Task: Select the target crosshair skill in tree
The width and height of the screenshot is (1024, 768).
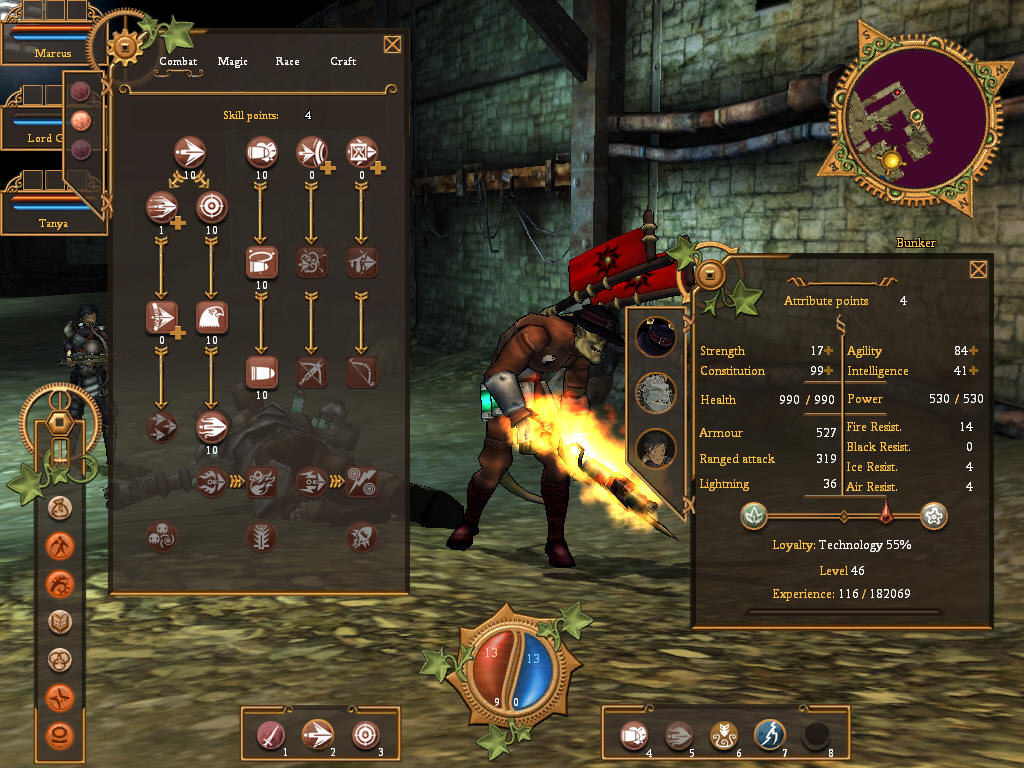Action: (212, 207)
